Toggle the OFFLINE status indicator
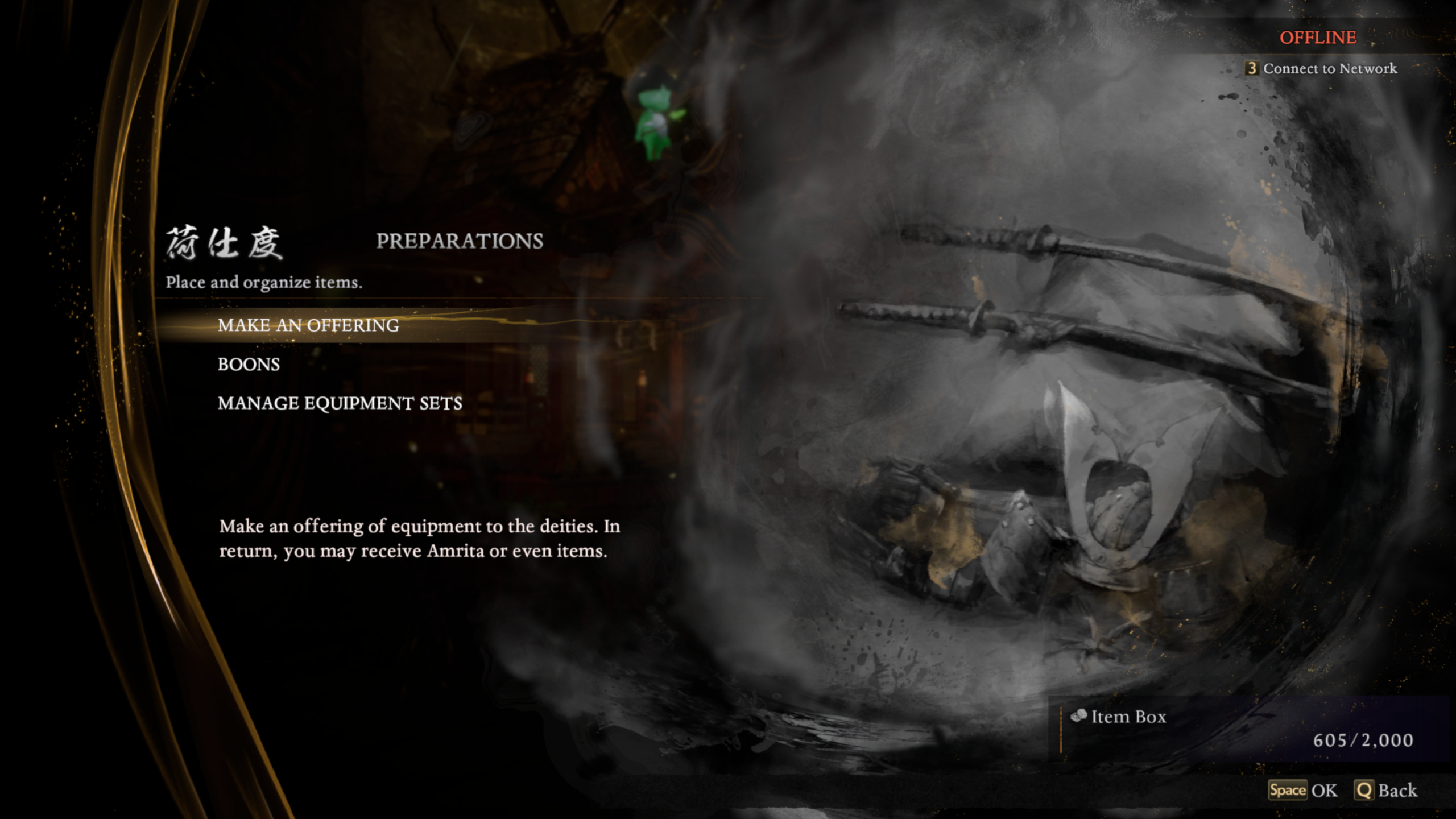The height and width of the screenshot is (819, 1456). pos(1319,38)
